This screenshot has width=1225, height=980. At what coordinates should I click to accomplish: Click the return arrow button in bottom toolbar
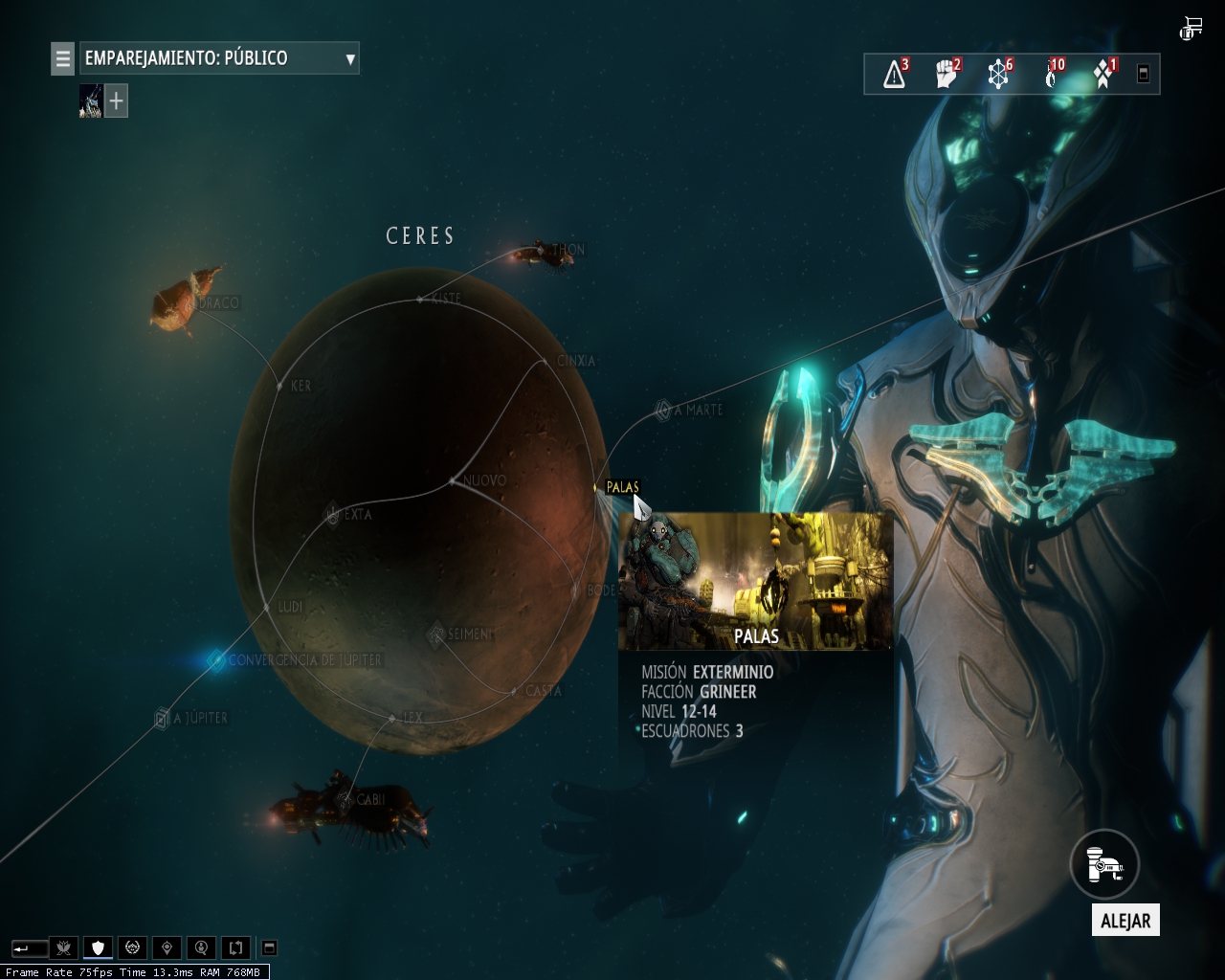(29, 948)
